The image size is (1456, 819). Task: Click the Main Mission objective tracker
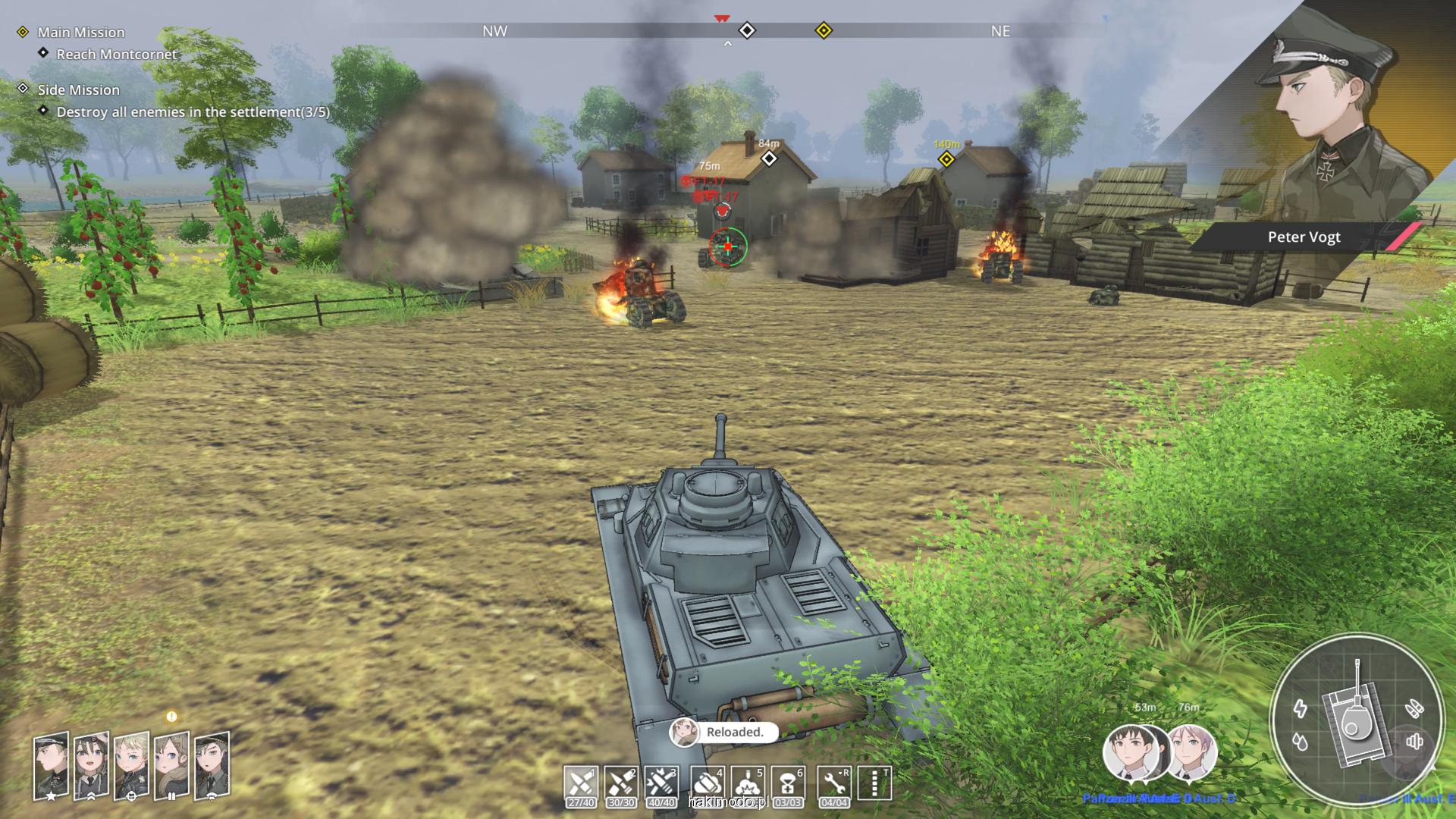tap(81, 32)
